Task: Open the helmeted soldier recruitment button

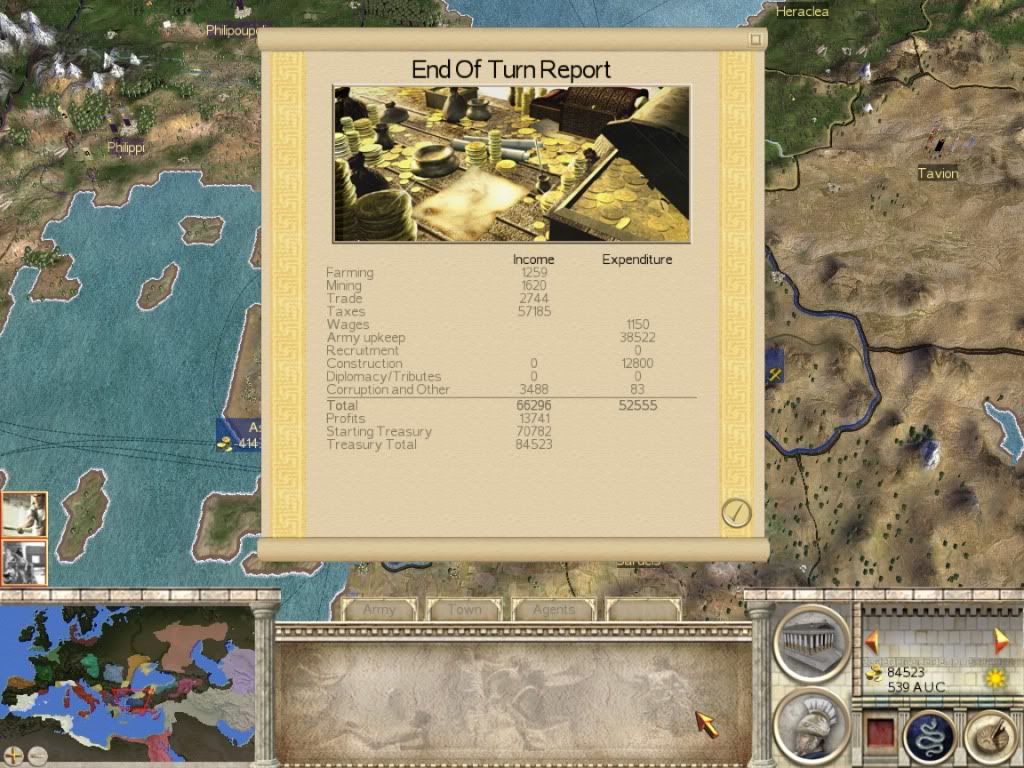Action: coord(811,722)
